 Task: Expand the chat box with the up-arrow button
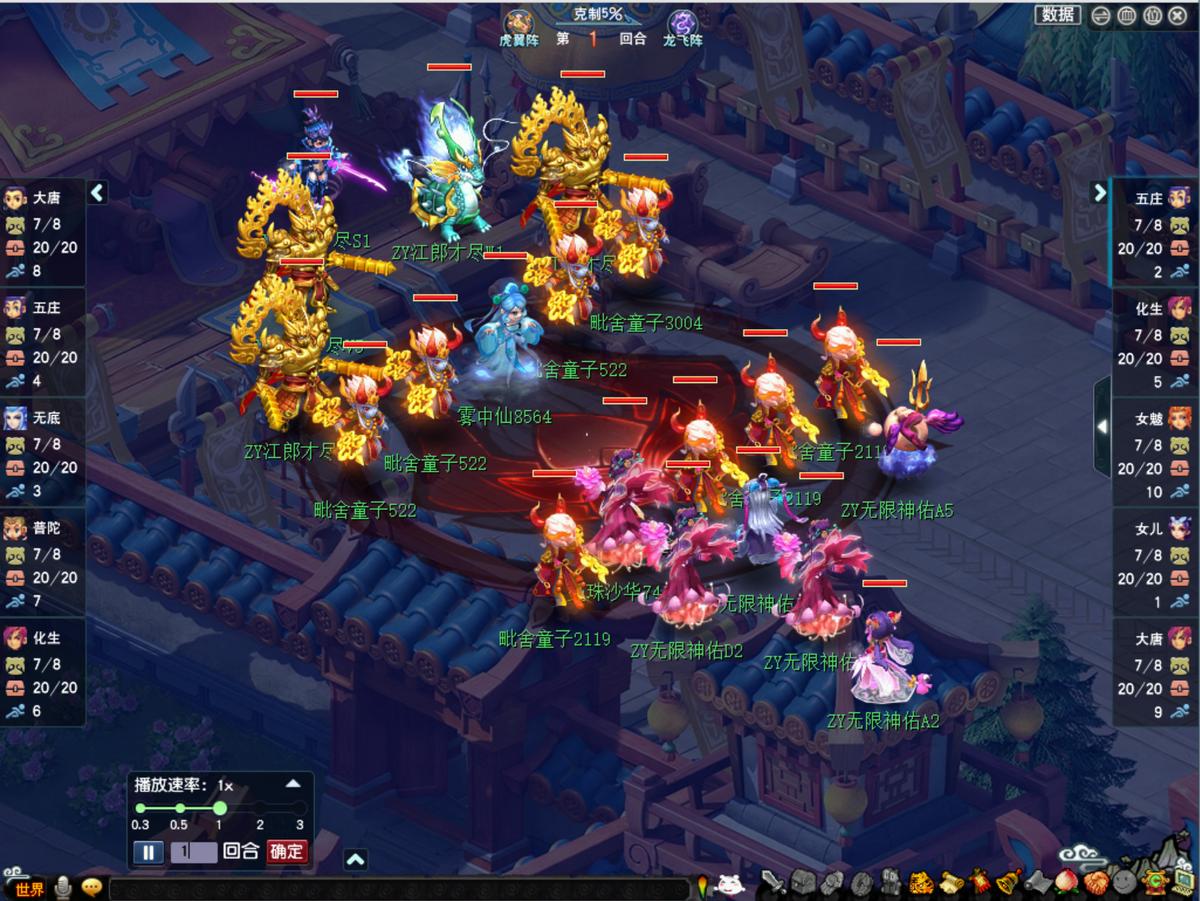pos(355,859)
